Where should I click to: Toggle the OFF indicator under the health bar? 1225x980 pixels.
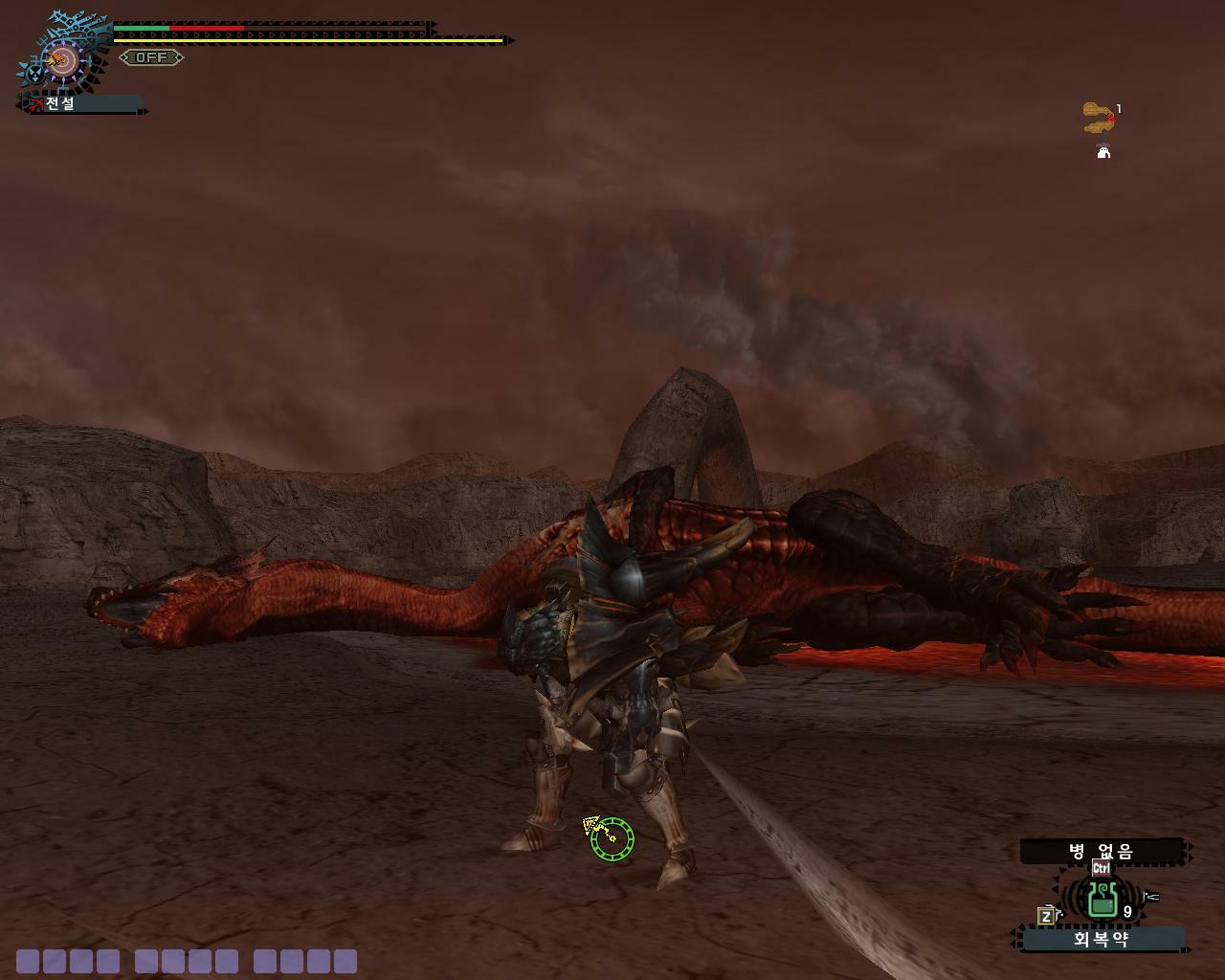point(151,57)
